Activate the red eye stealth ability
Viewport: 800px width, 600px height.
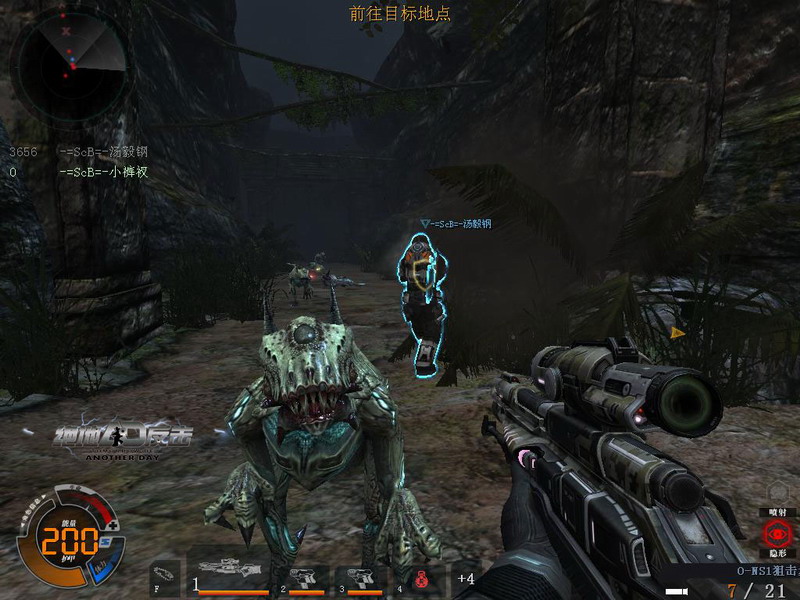coord(776,533)
